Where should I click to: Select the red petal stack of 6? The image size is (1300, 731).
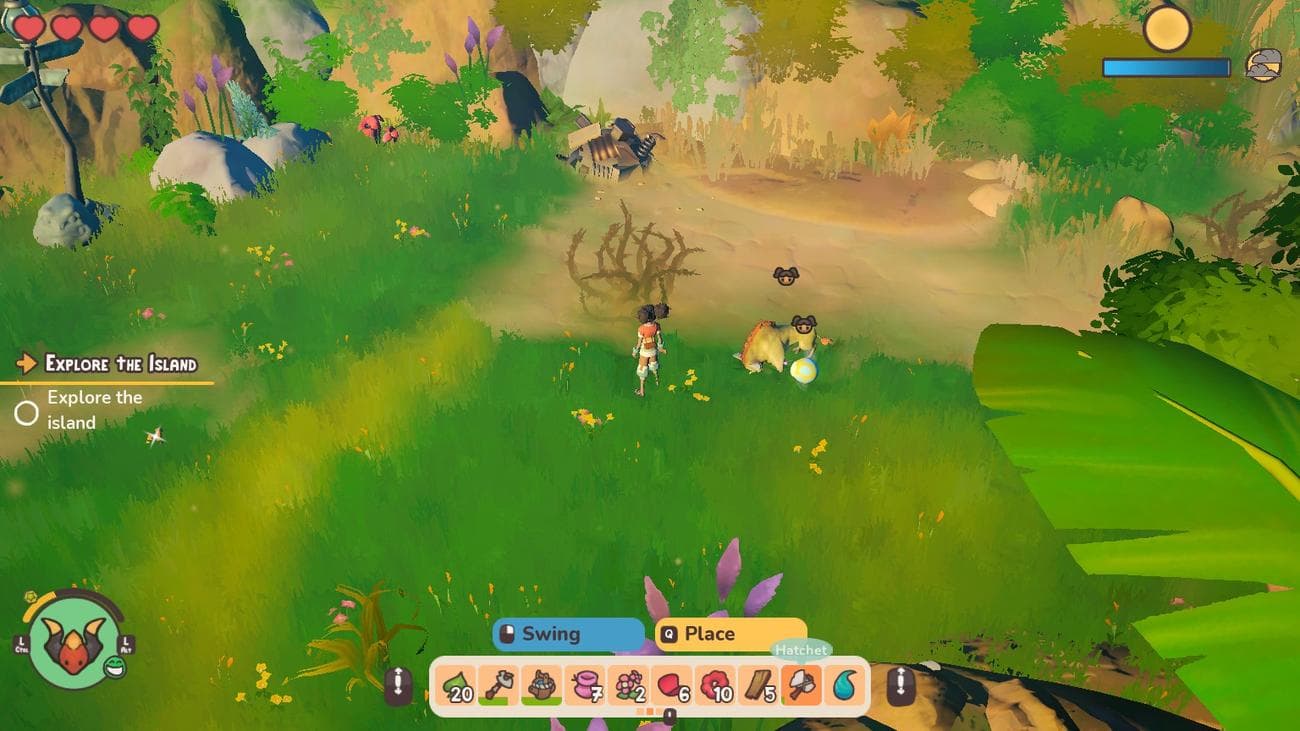672,686
